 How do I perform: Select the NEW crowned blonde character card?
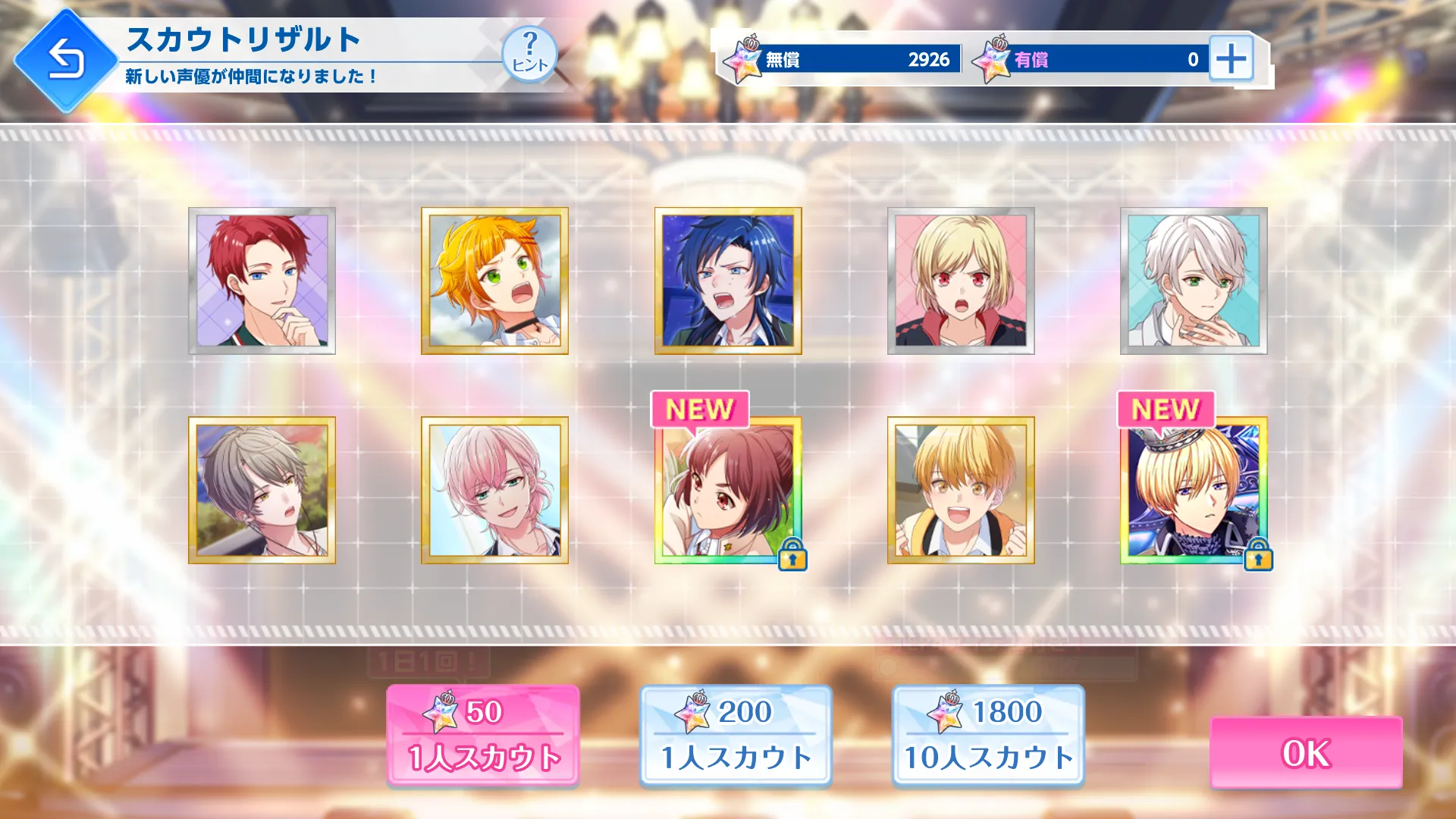(1194, 490)
